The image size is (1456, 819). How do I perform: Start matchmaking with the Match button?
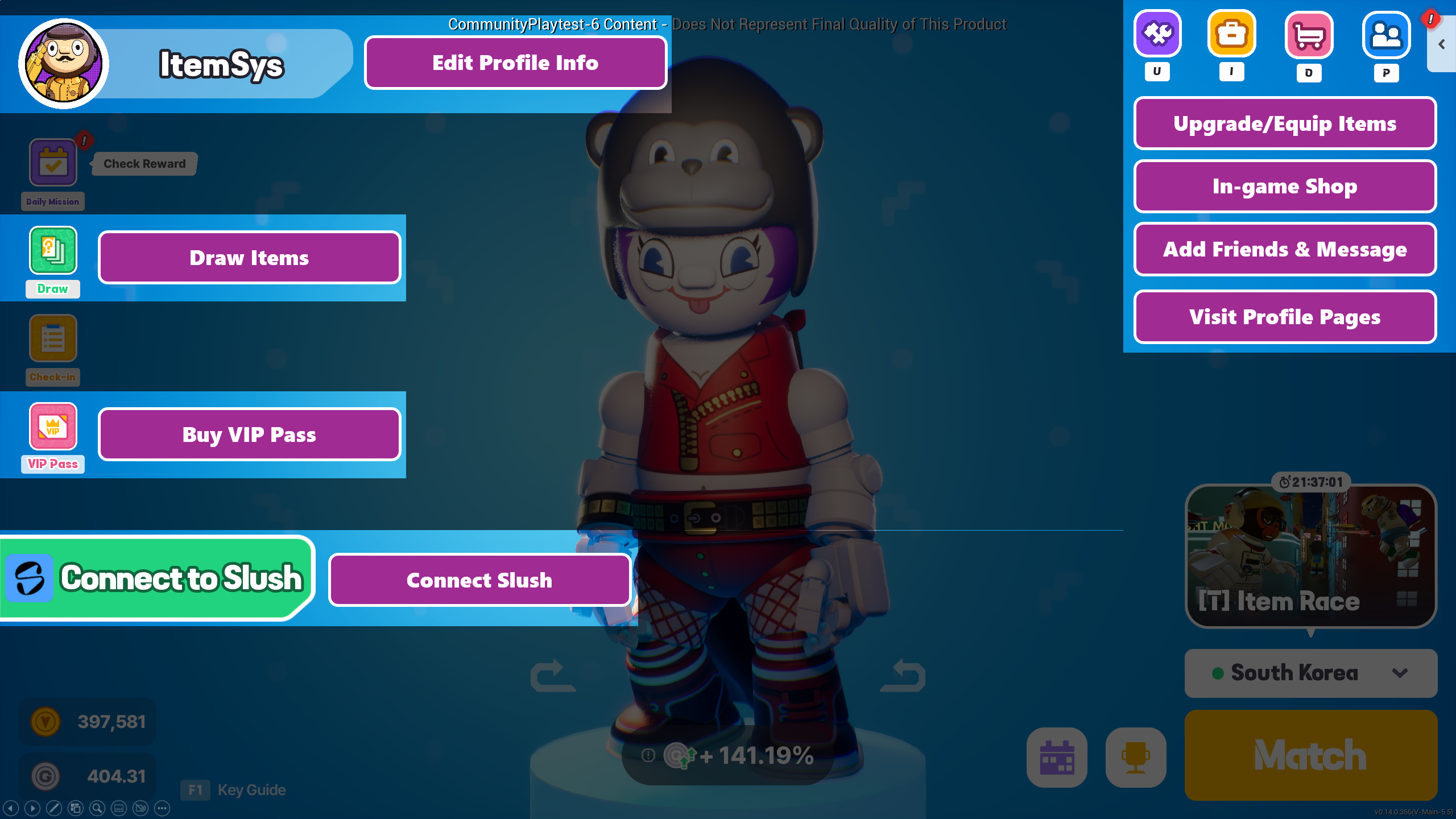tap(1310, 755)
